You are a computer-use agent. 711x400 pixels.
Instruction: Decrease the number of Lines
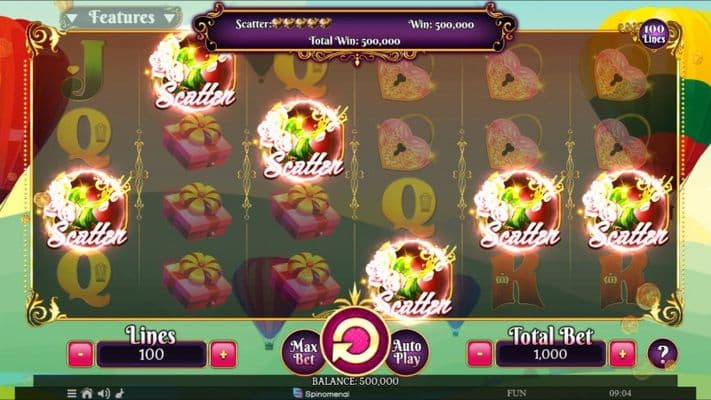[x=81, y=354]
